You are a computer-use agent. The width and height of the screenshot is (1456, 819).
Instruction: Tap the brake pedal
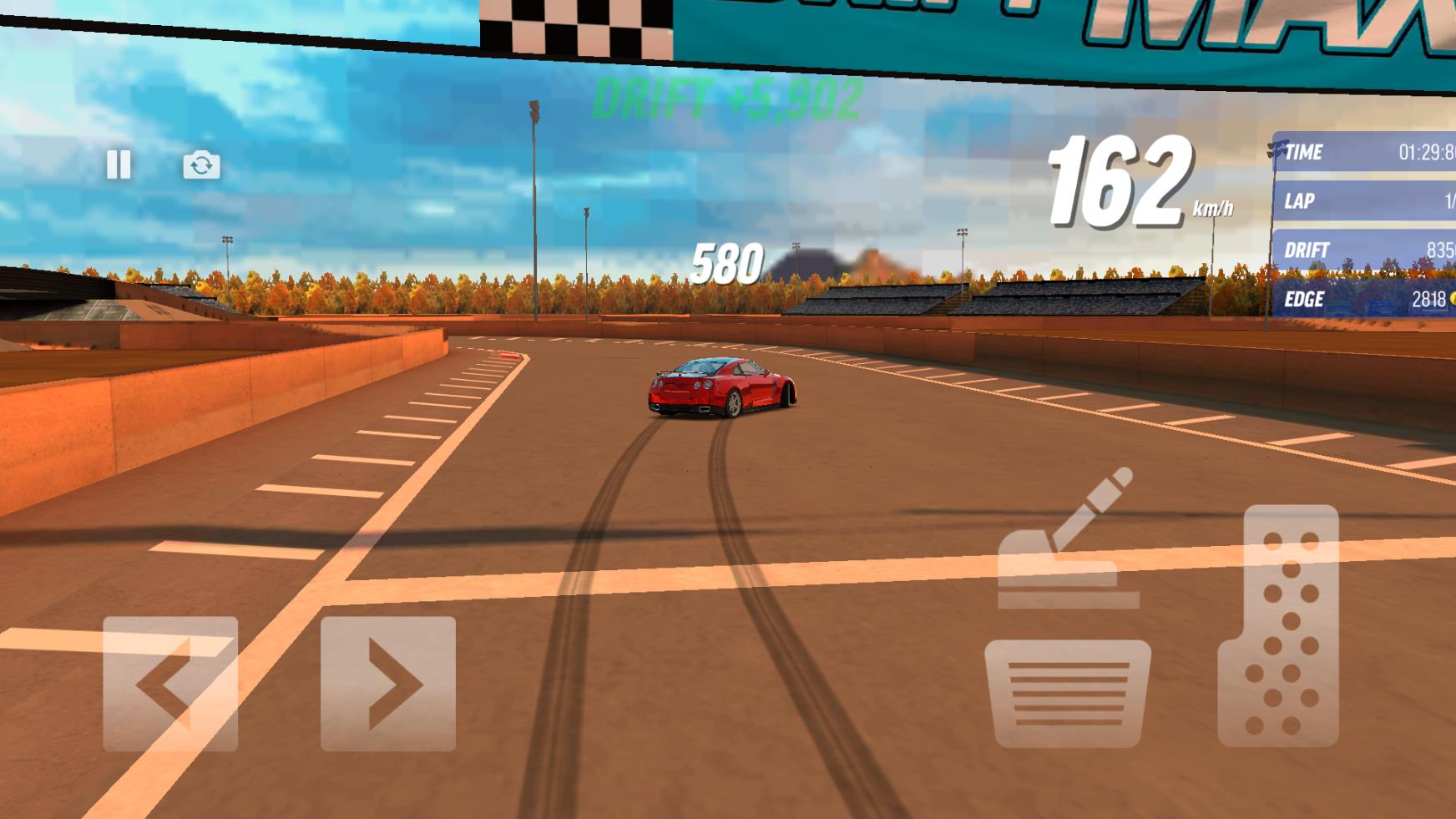(x=1067, y=694)
